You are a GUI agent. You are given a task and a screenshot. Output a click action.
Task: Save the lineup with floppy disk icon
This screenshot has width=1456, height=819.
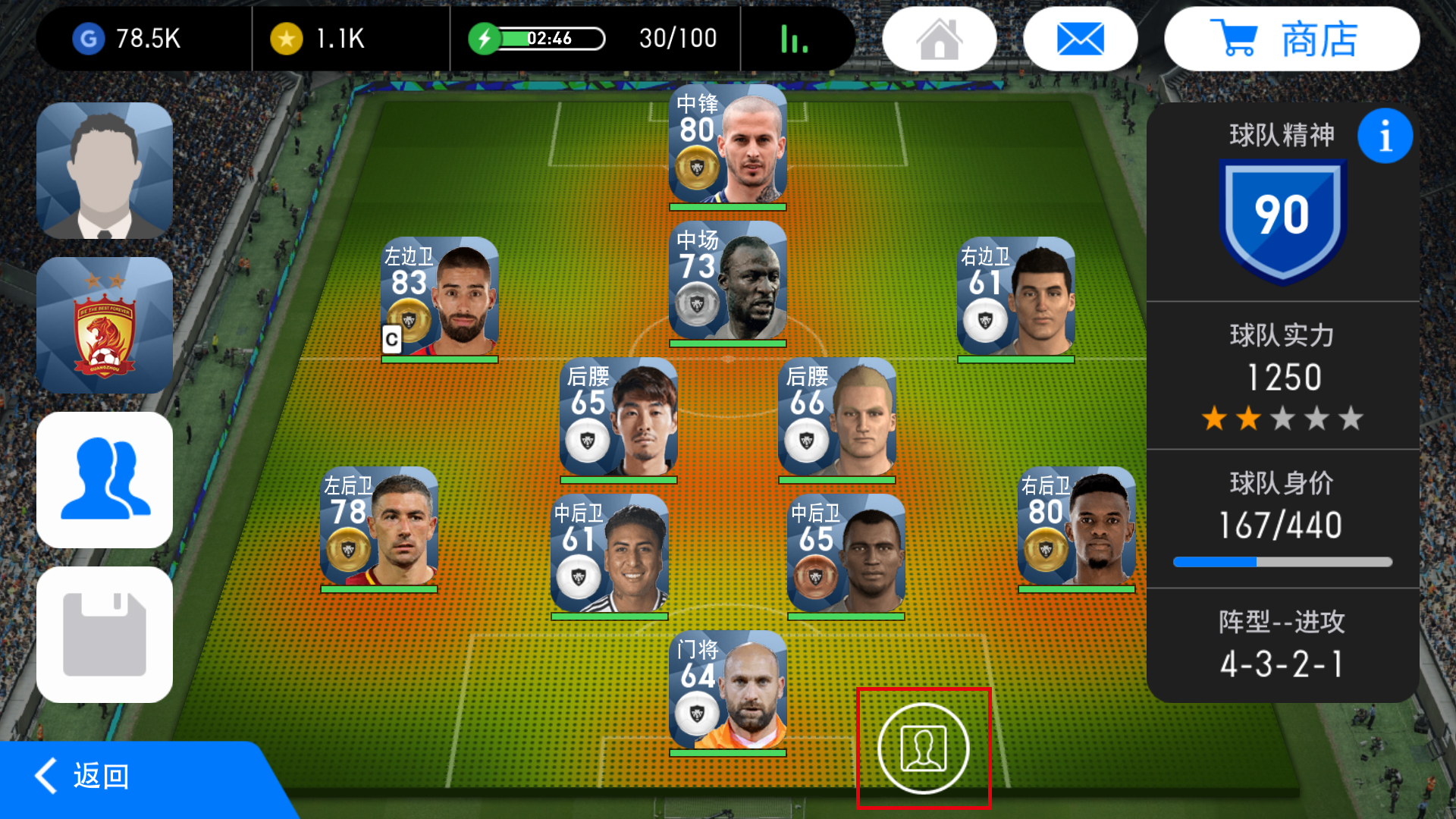coord(105,635)
